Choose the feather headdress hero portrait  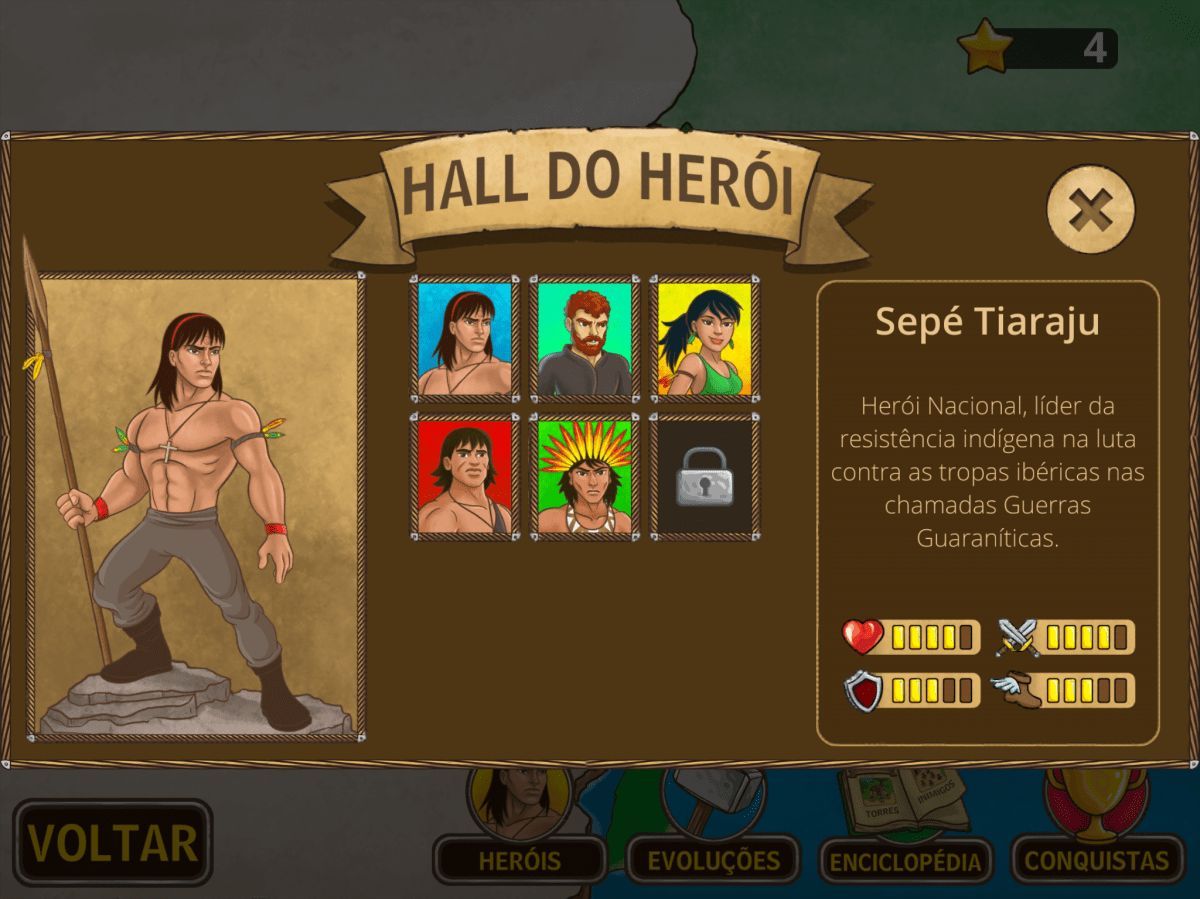[585, 477]
